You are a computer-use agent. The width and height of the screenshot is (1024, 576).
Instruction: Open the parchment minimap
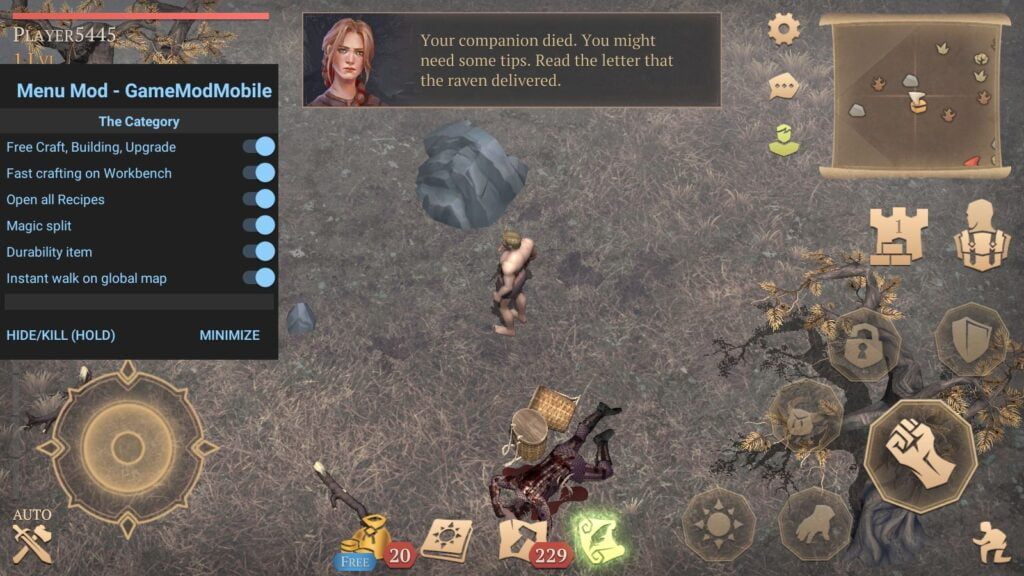(914, 97)
